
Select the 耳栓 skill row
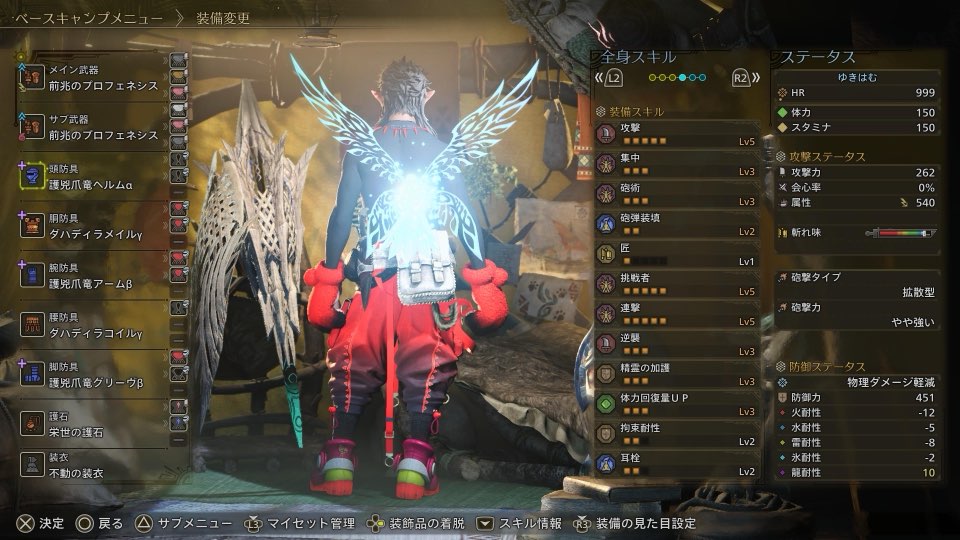678,464
